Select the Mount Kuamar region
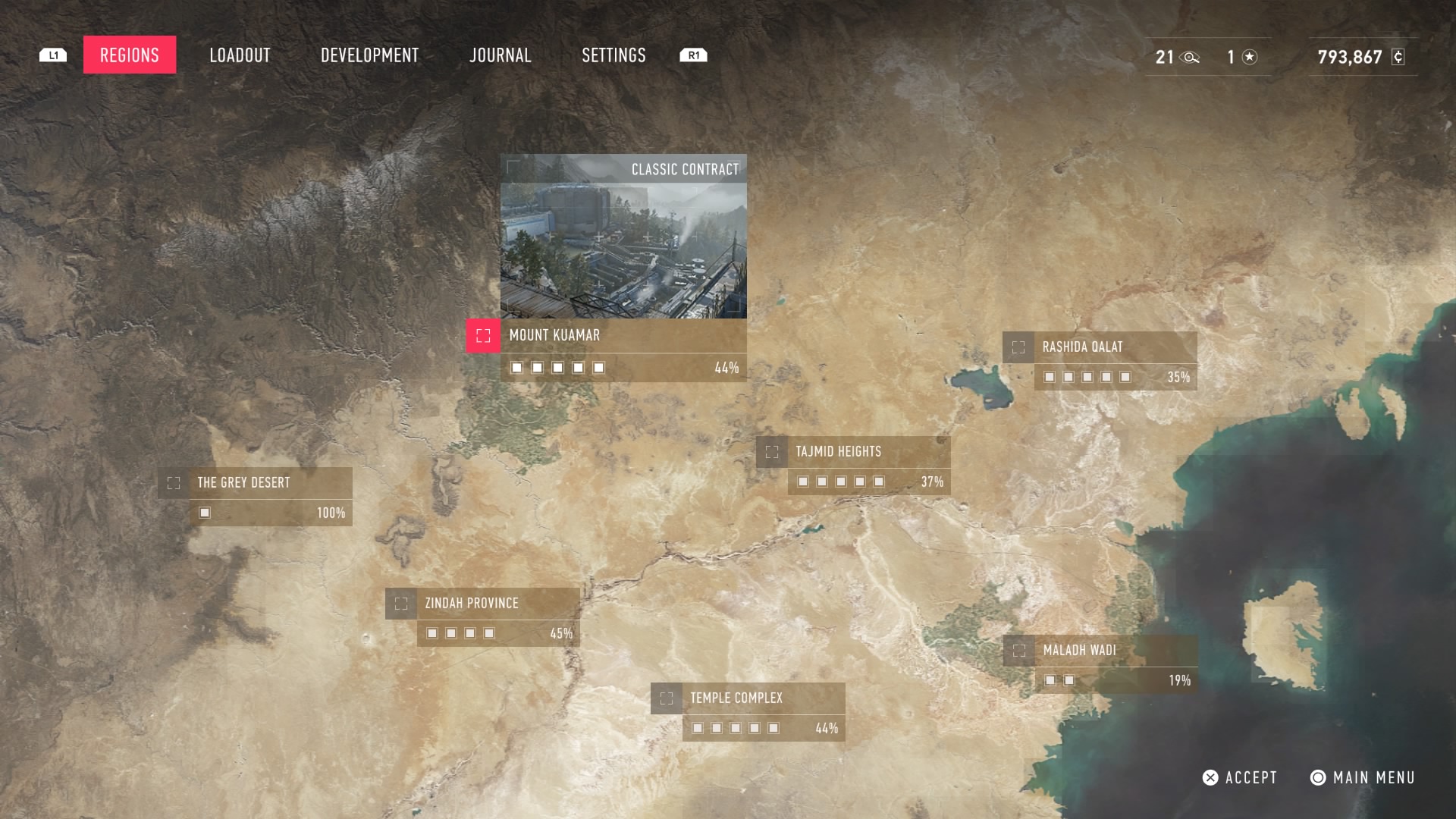This screenshot has width=1456, height=819. pos(554,336)
